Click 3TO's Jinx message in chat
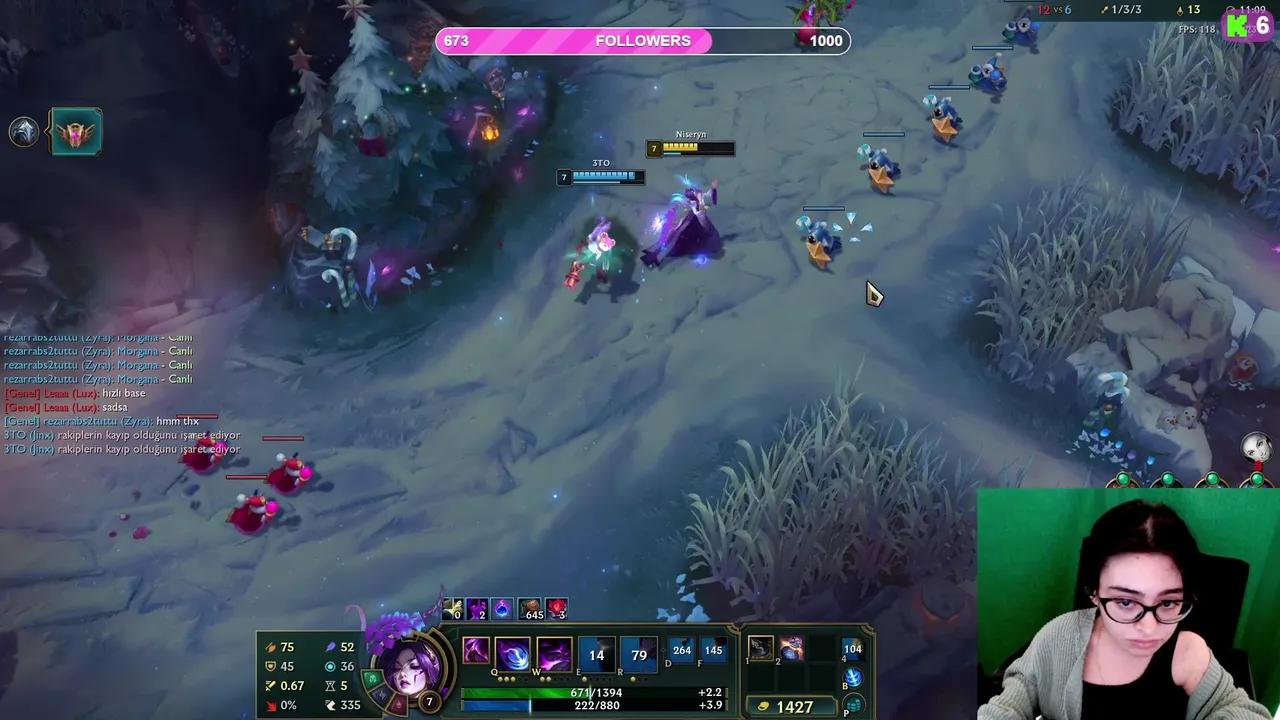 [x=120, y=437]
